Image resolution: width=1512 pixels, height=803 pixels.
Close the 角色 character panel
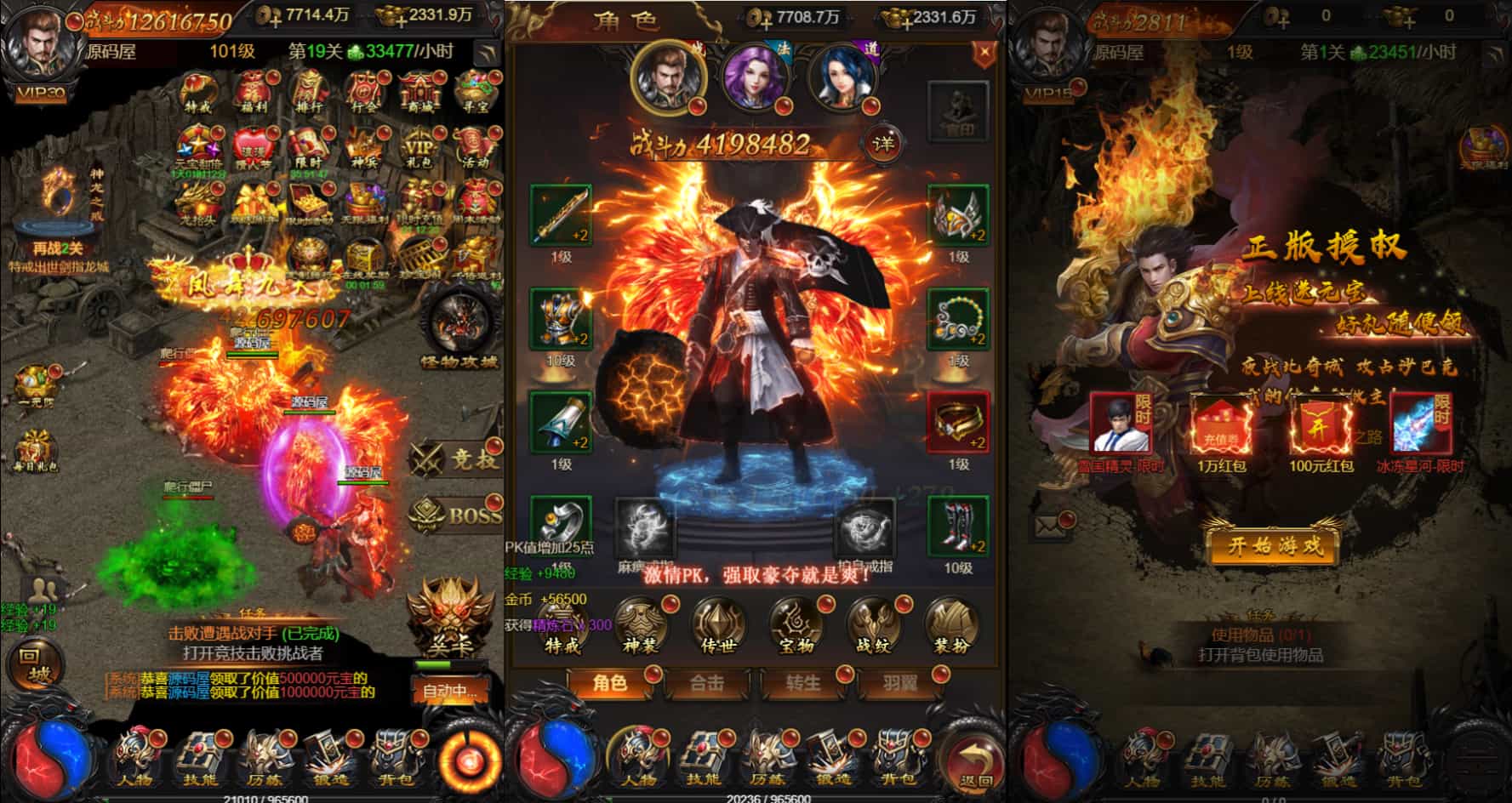pyautogui.click(x=984, y=54)
